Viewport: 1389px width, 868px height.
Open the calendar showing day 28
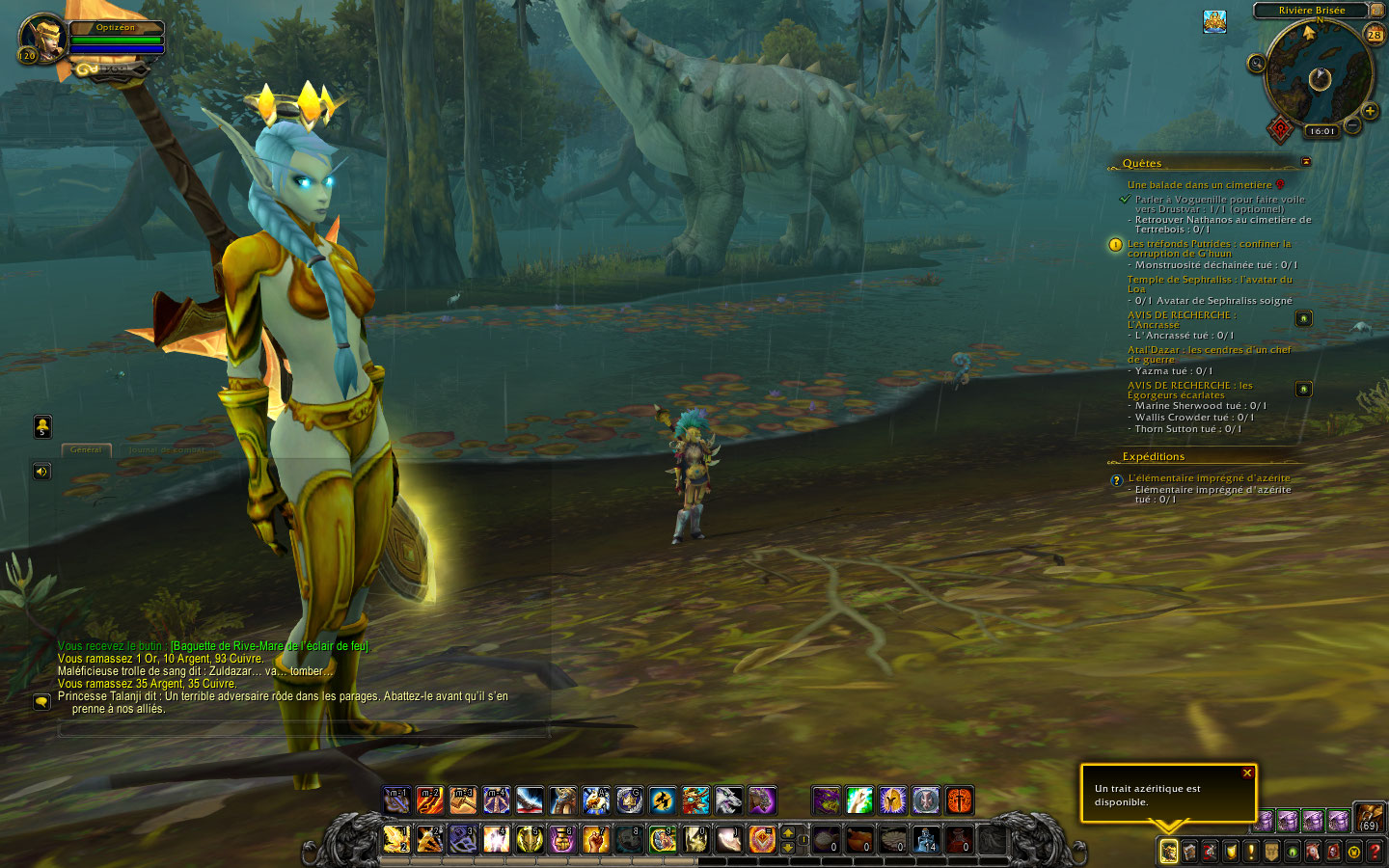(1375, 35)
